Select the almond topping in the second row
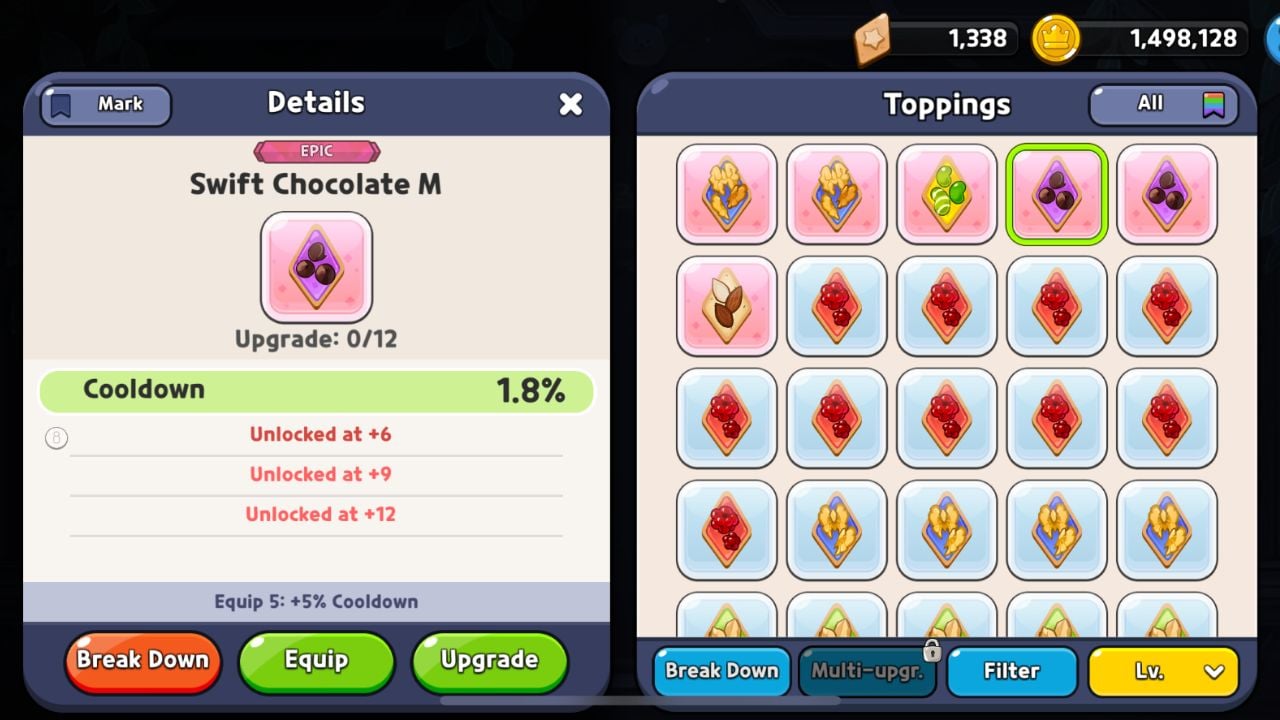The width and height of the screenshot is (1280, 720). [726, 305]
